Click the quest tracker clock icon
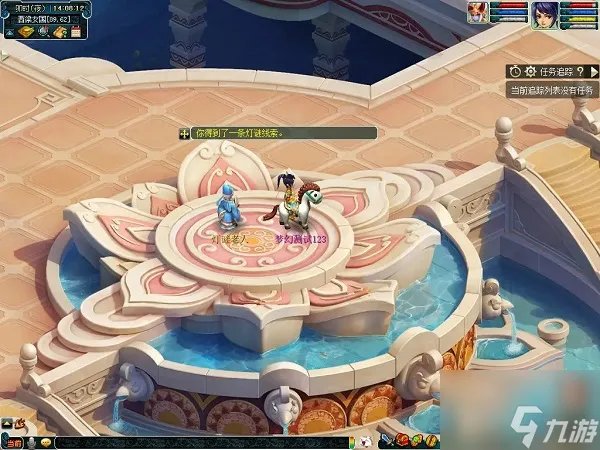The width and height of the screenshot is (600, 450). [x=514, y=72]
